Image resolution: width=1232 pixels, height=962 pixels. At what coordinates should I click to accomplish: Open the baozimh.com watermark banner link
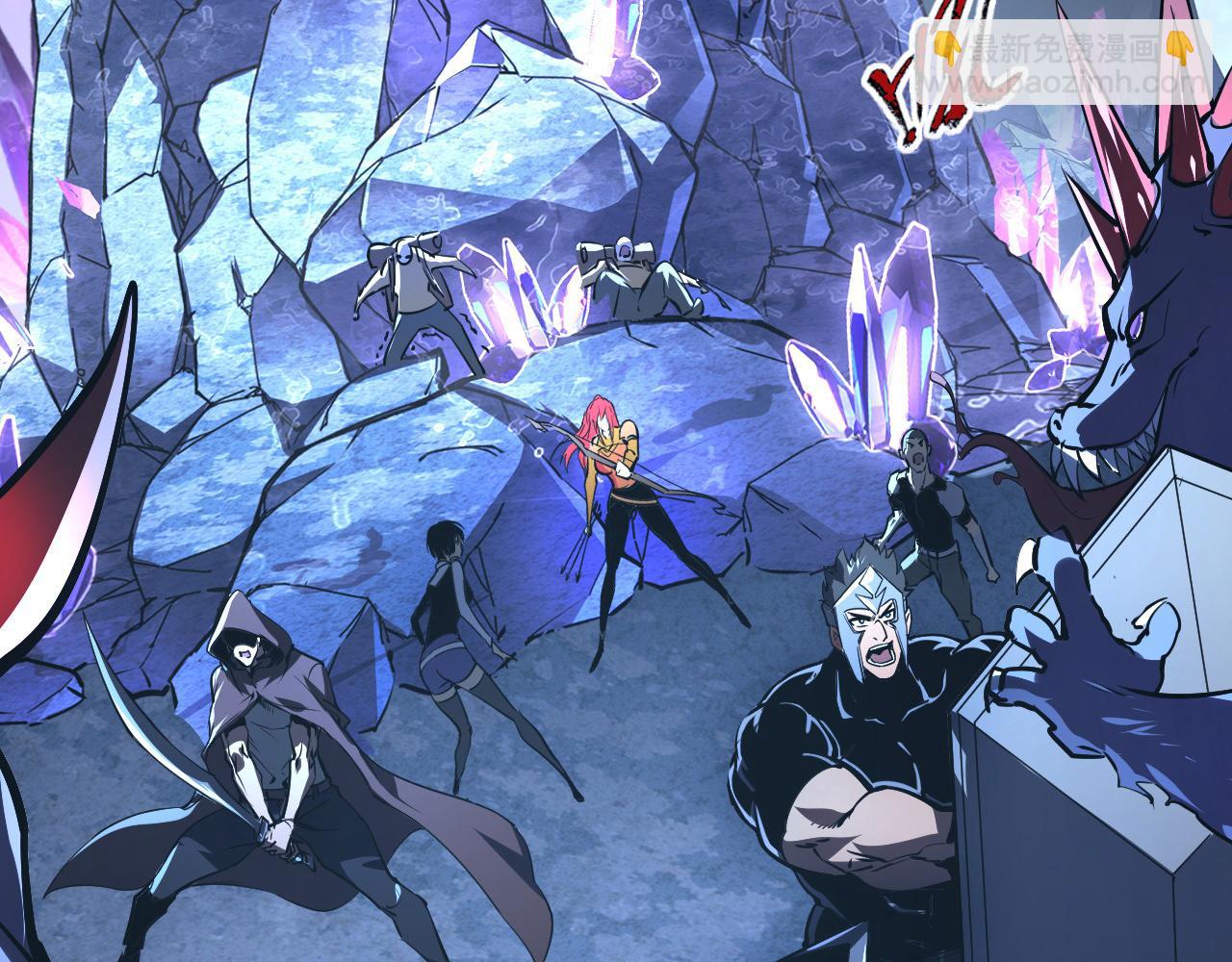[1062, 62]
